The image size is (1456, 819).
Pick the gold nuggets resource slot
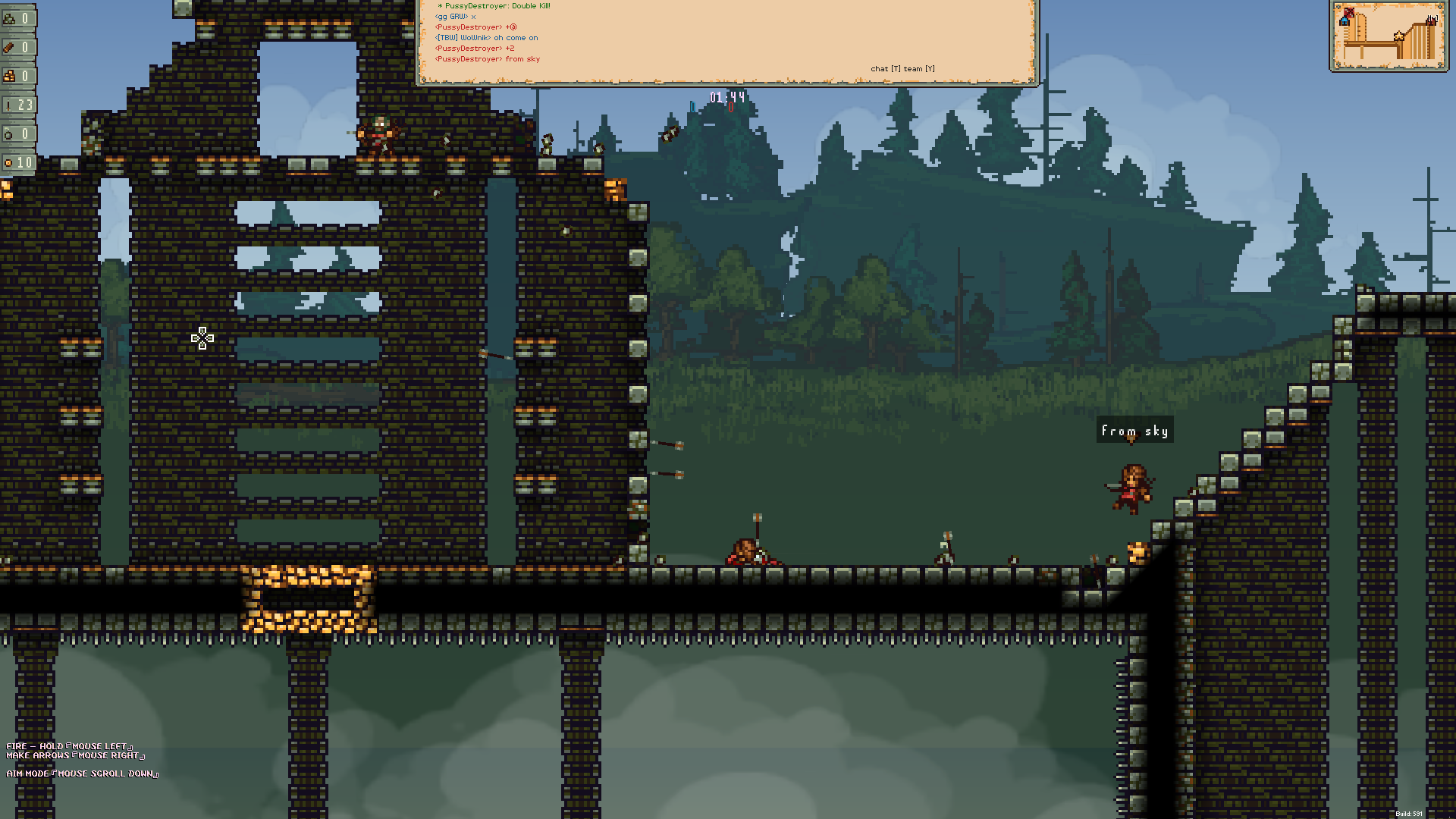(x=17, y=76)
